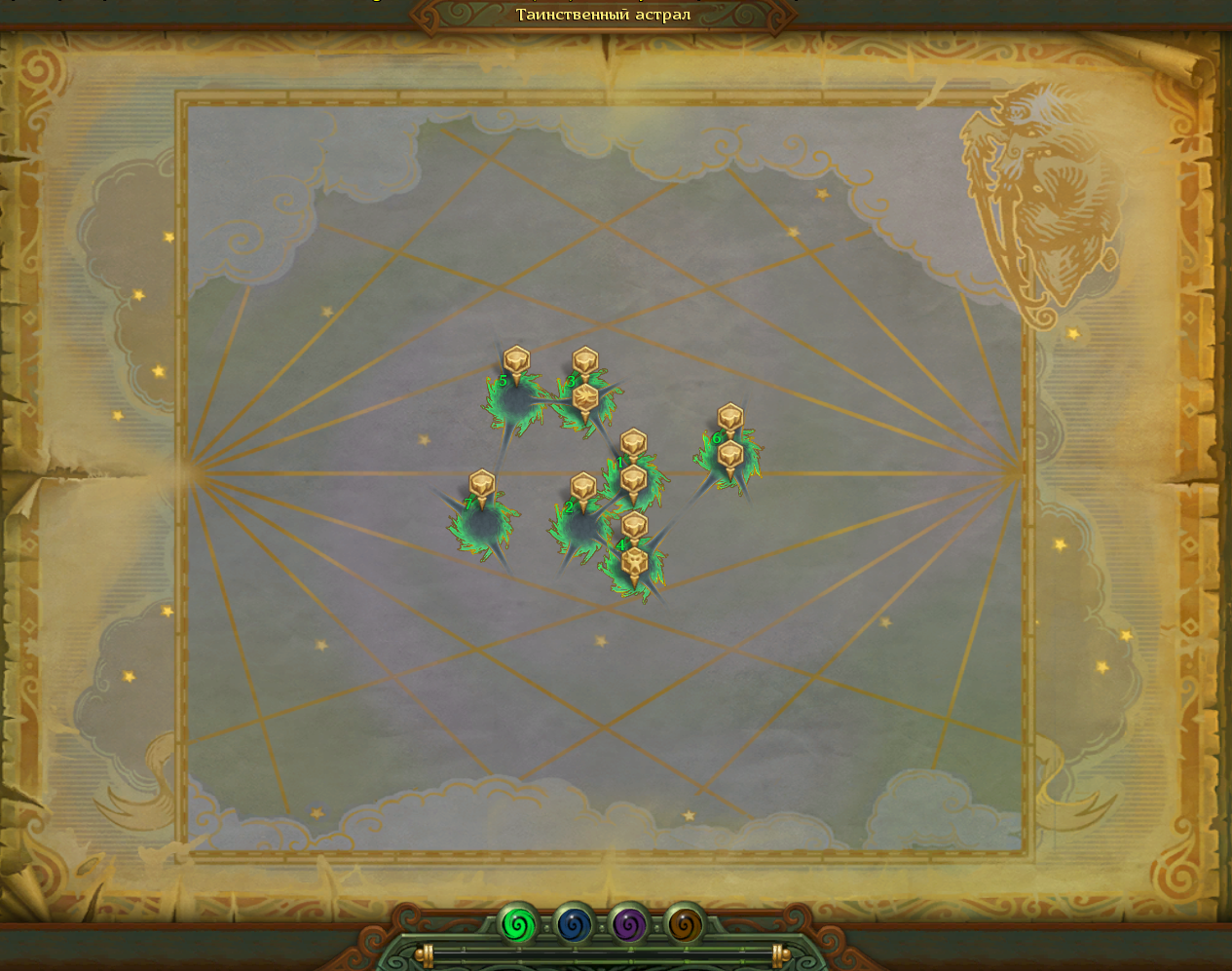
Task: Select the orange swirl astral layer button
Action: (x=685, y=924)
